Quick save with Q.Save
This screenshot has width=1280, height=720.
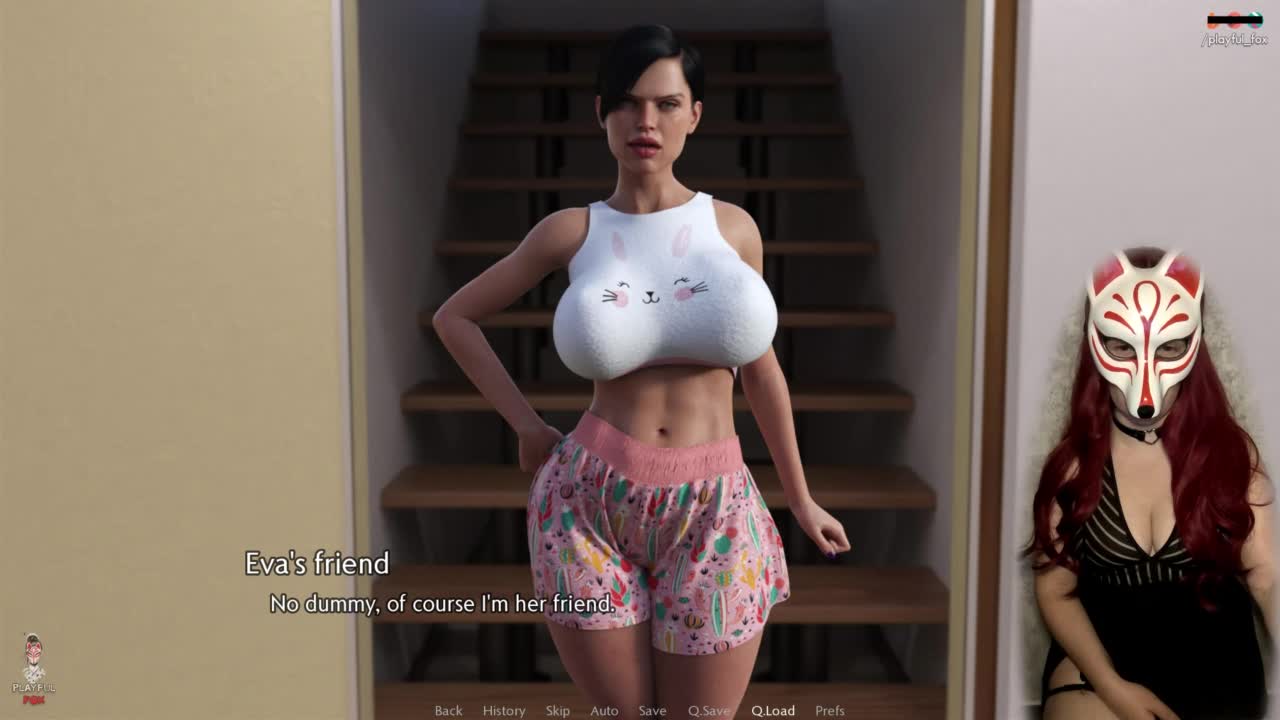tap(709, 711)
